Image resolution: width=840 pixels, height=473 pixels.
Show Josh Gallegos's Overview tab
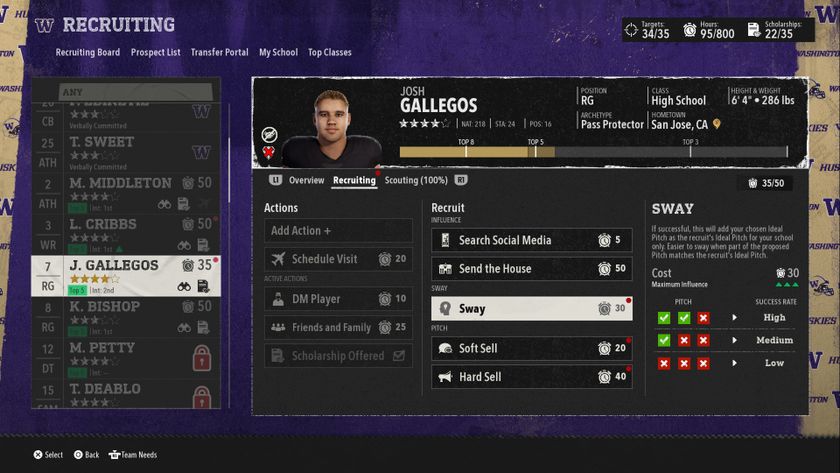point(306,180)
